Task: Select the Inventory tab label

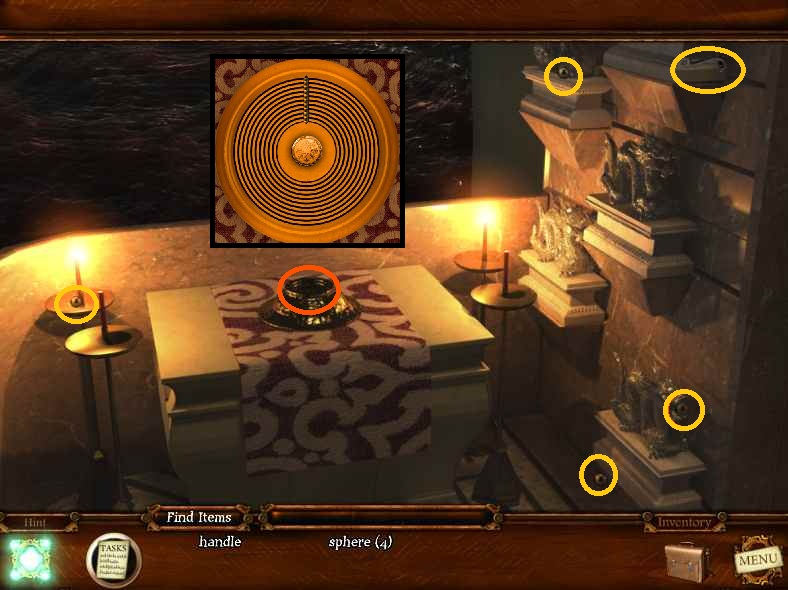Action: click(x=683, y=522)
